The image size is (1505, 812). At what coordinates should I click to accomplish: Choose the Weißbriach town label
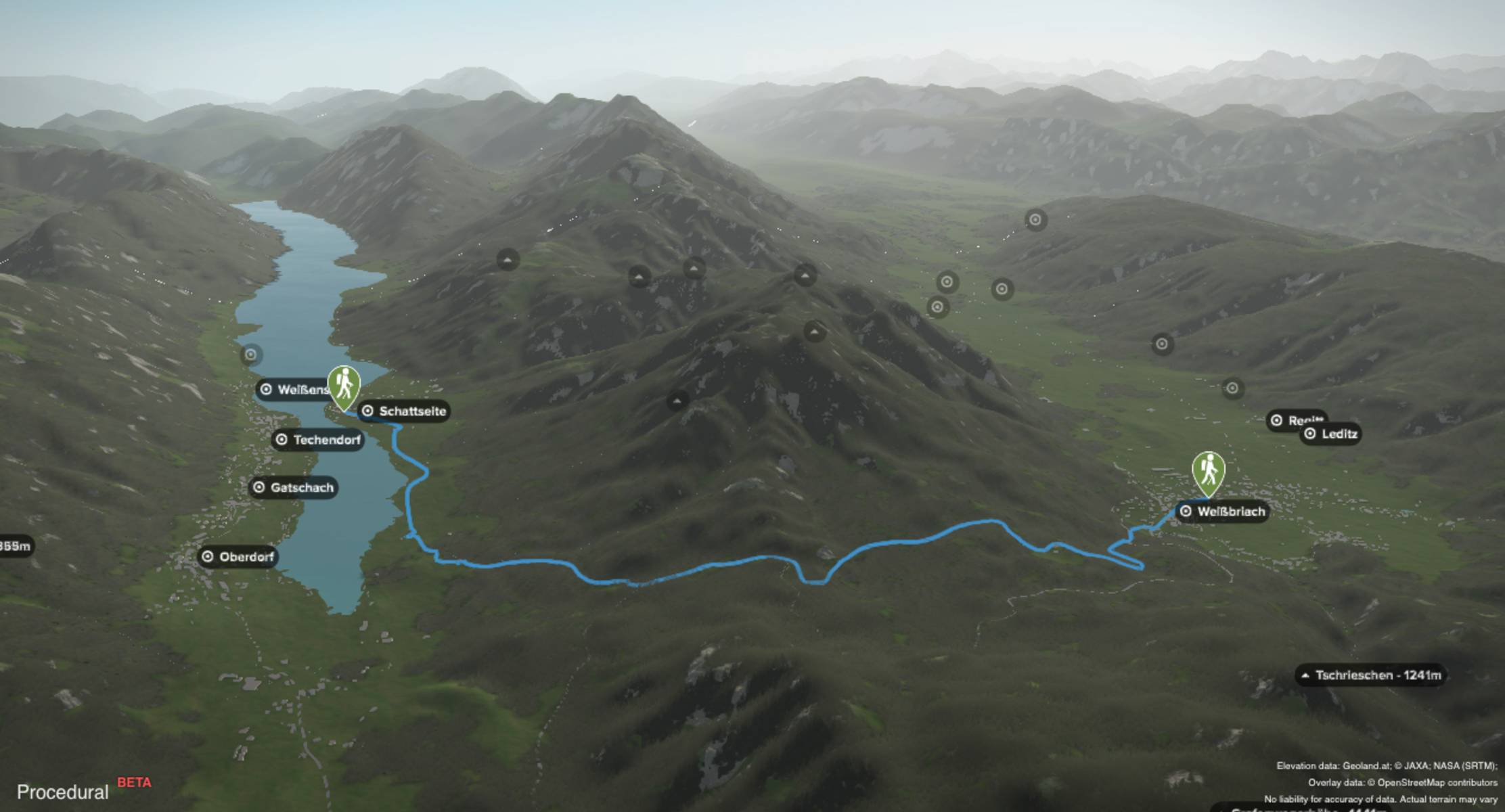1222,512
